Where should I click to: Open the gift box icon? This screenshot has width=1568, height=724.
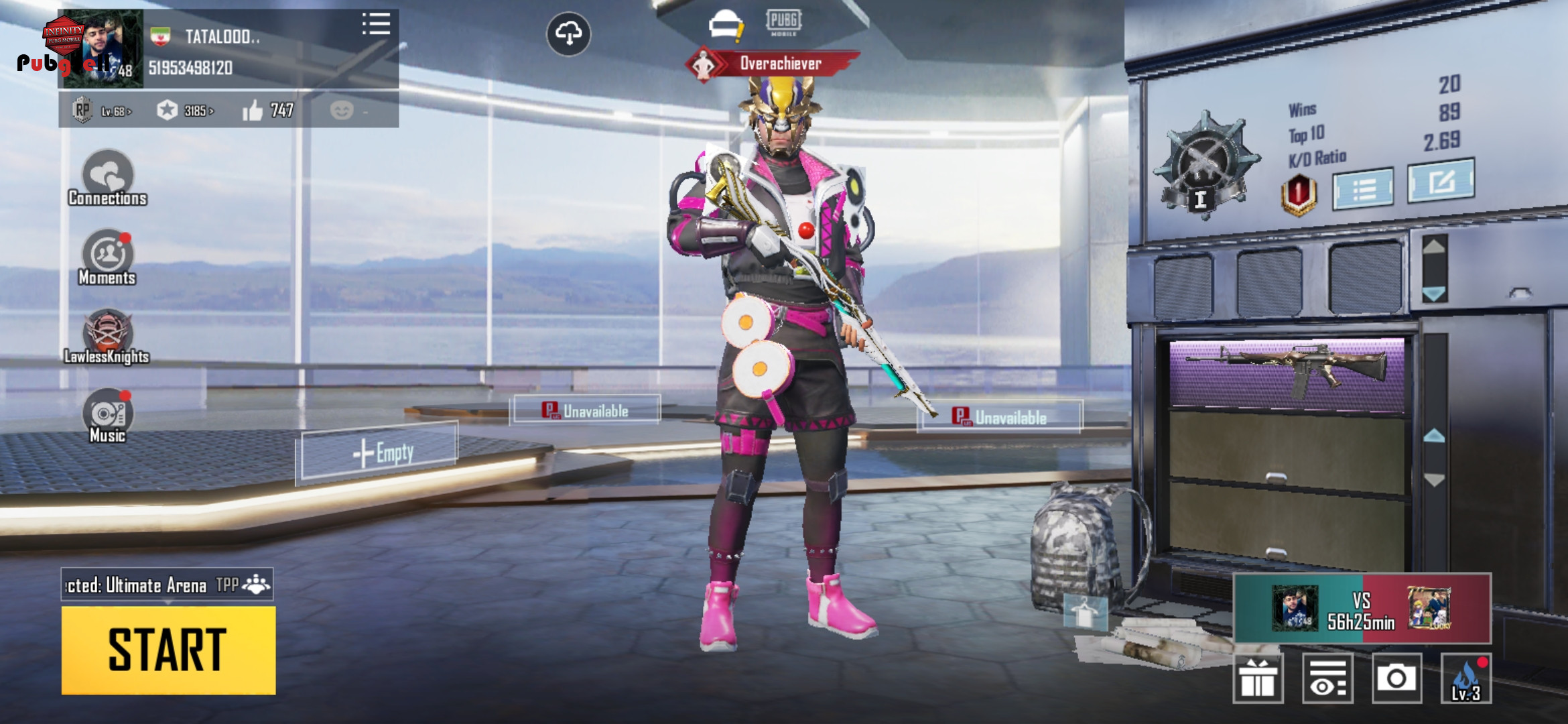[1258, 678]
